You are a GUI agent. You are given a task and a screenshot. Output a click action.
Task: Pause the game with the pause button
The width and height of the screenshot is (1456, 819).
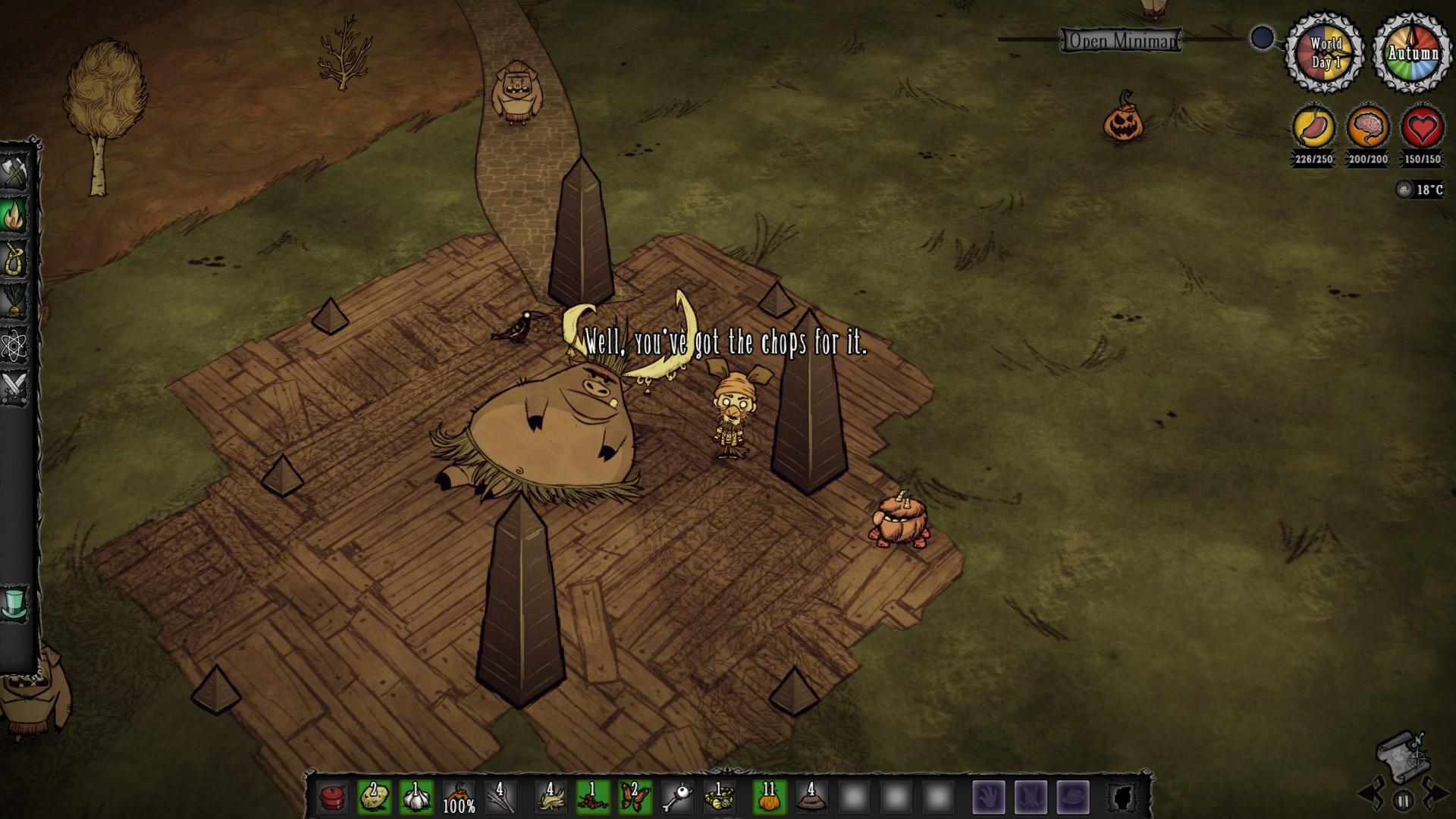[1403, 799]
